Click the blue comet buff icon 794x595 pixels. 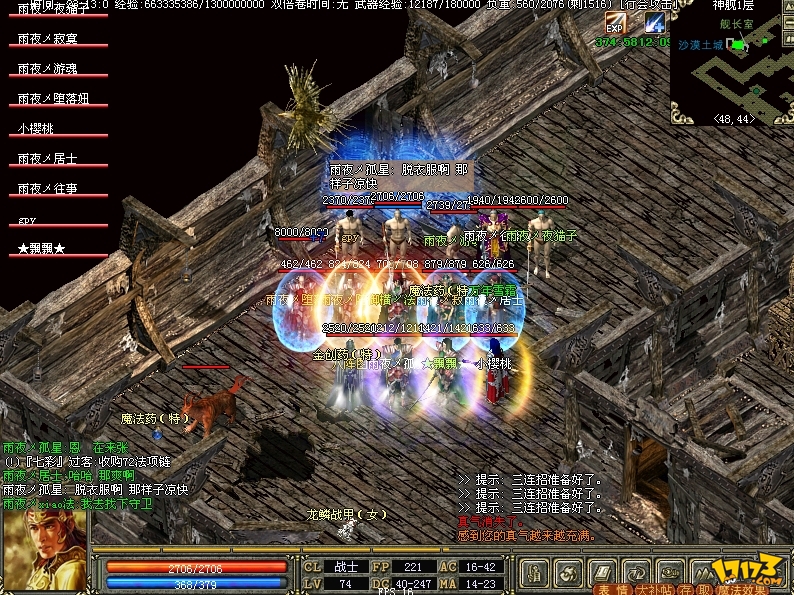tap(654, 24)
